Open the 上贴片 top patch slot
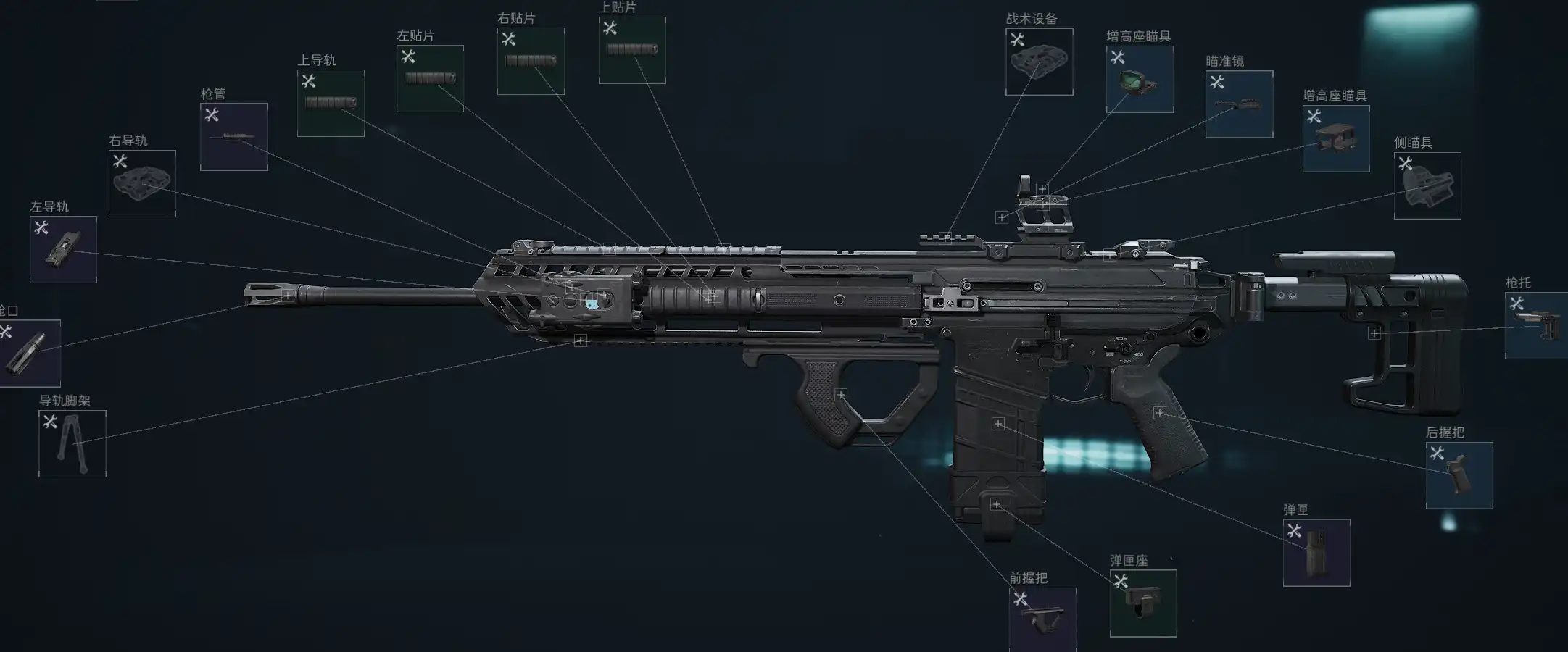This screenshot has height=652, width=1568. point(632,50)
